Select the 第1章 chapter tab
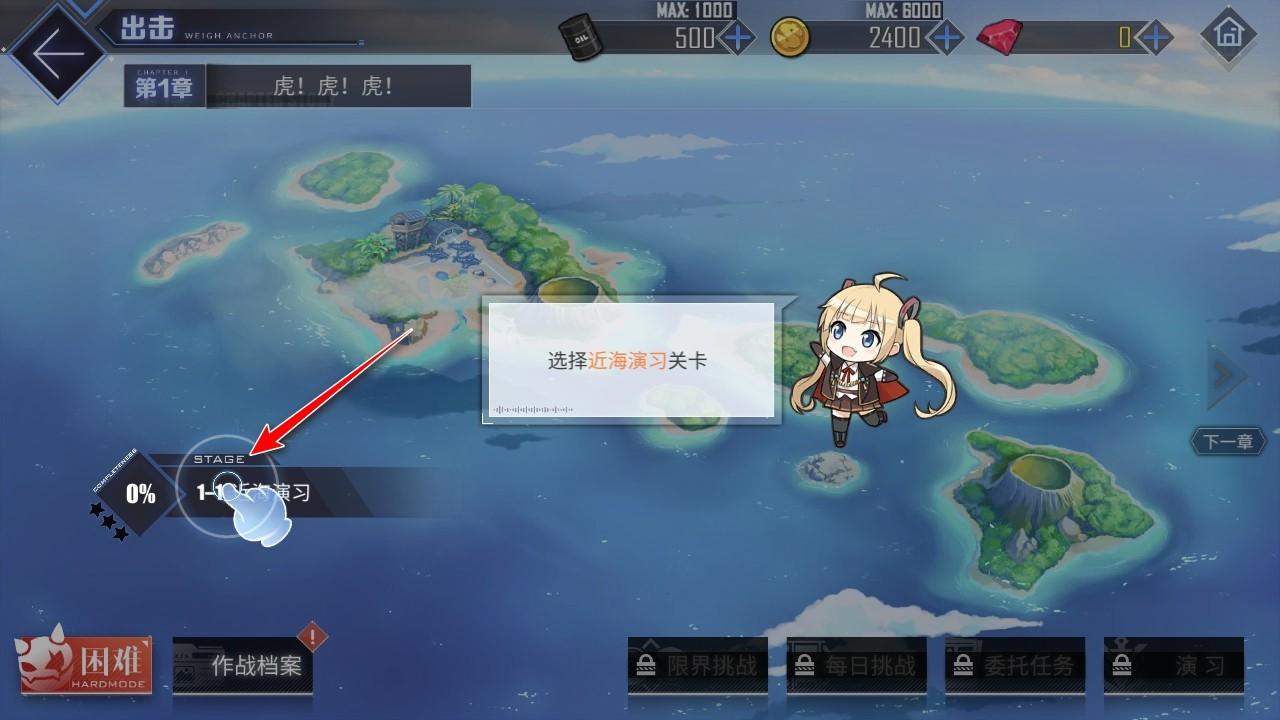 (x=163, y=86)
